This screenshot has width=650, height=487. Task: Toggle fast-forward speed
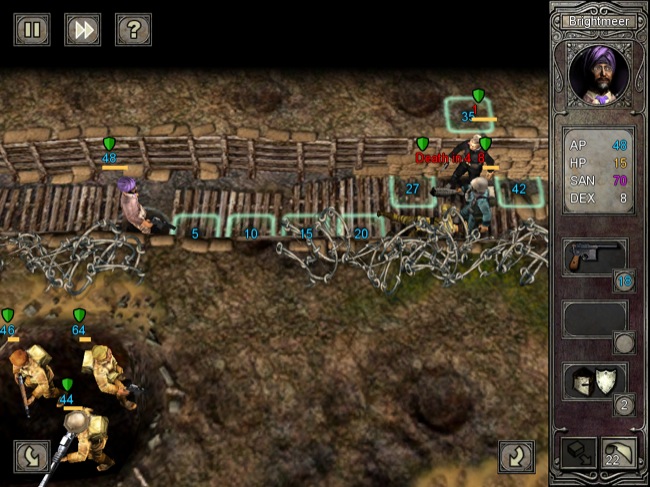tap(83, 29)
